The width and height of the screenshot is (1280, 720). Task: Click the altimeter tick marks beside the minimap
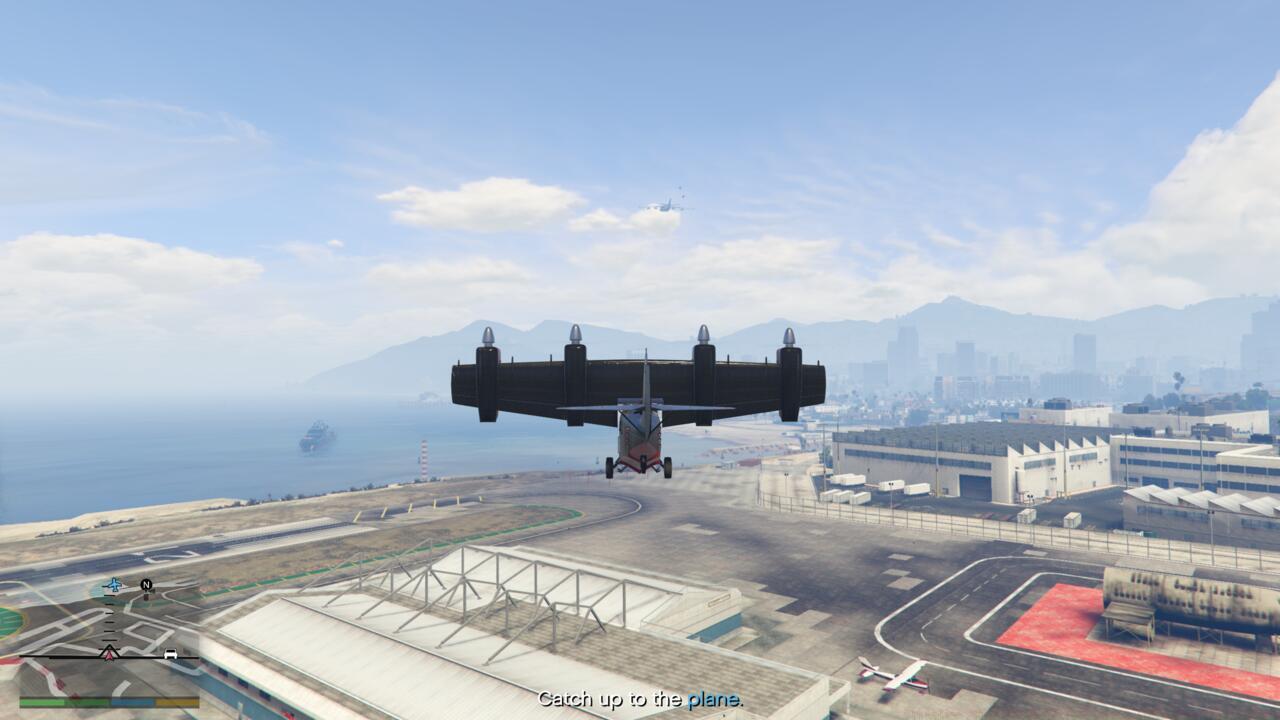[108, 618]
